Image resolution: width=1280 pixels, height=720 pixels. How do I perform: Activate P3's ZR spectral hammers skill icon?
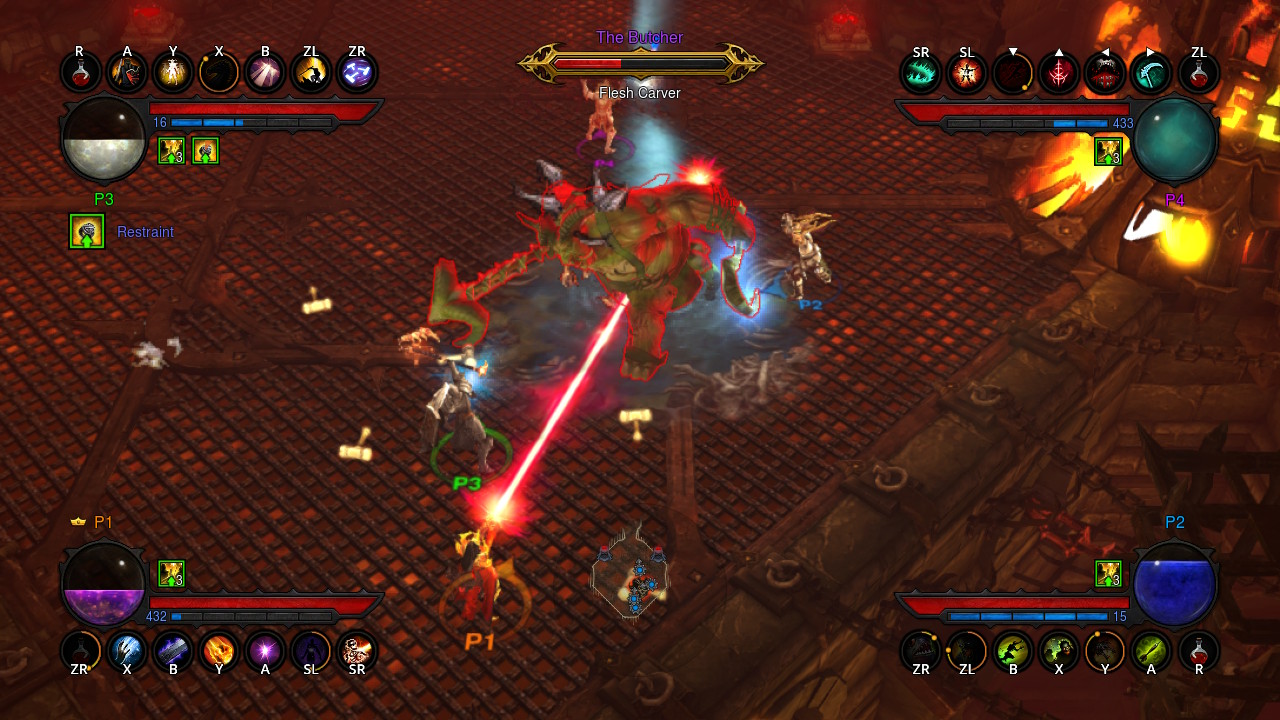[357, 71]
